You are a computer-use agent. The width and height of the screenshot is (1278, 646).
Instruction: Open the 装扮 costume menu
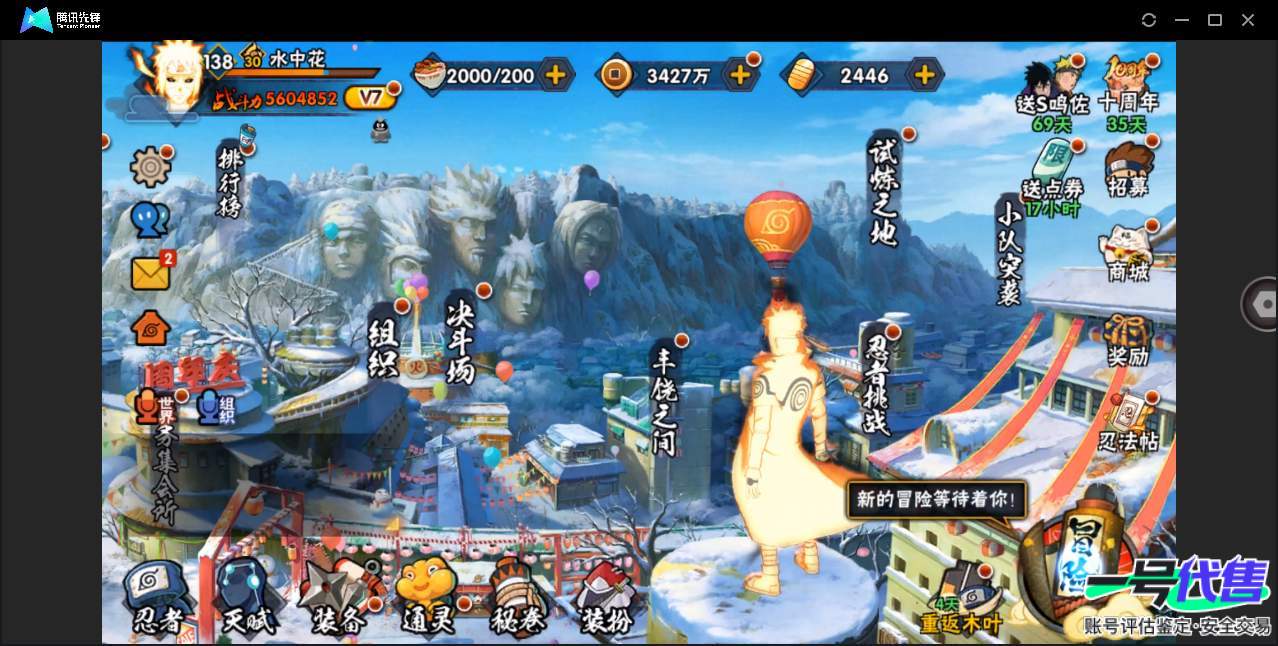(x=606, y=598)
